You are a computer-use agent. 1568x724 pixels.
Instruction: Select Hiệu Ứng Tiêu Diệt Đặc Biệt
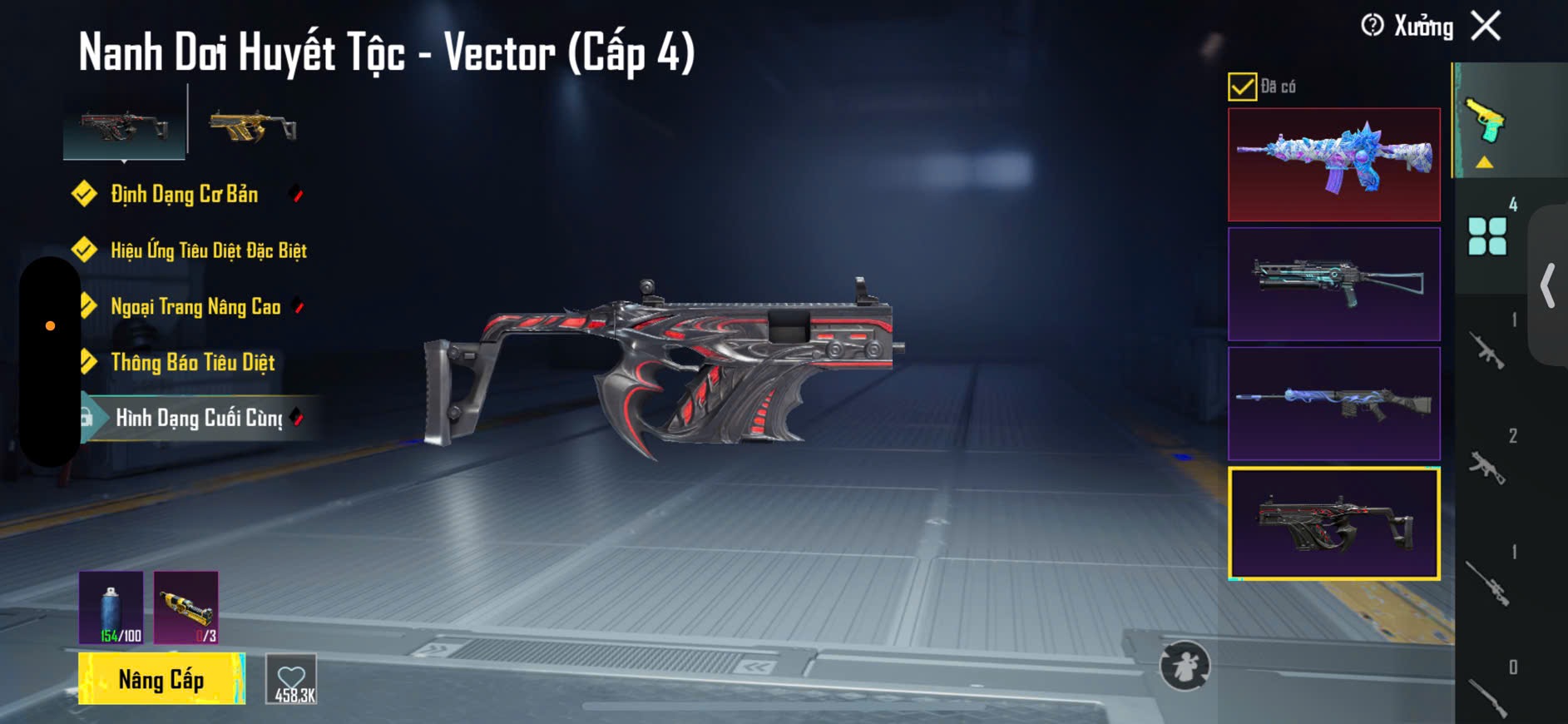(208, 250)
